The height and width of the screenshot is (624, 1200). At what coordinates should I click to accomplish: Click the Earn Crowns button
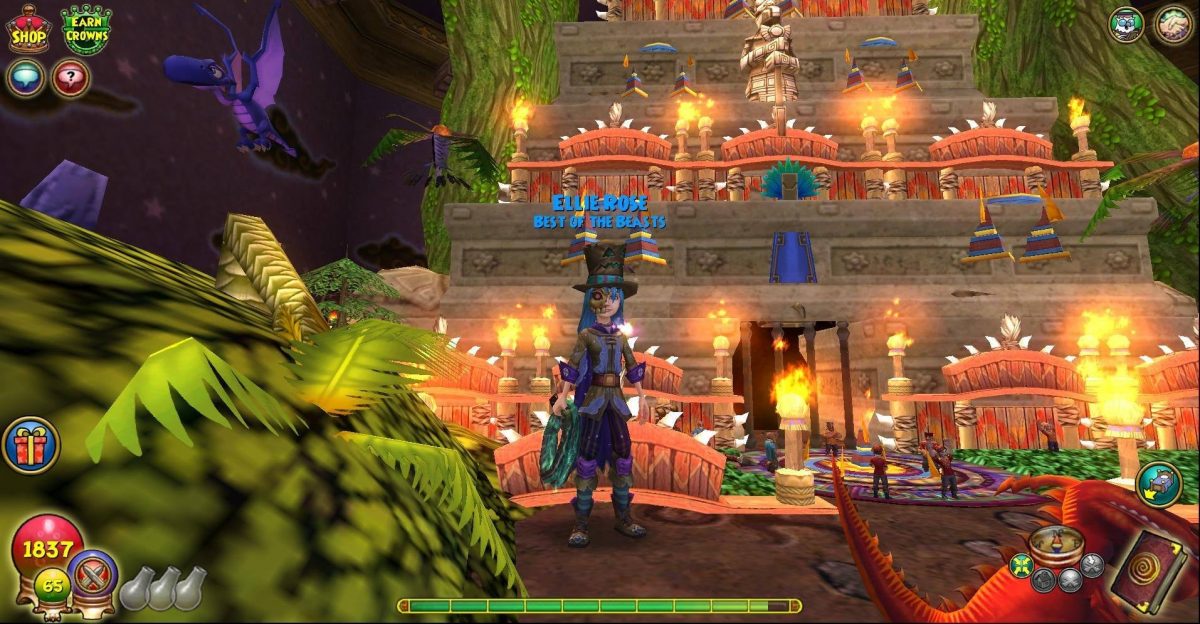tap(86, 29)
